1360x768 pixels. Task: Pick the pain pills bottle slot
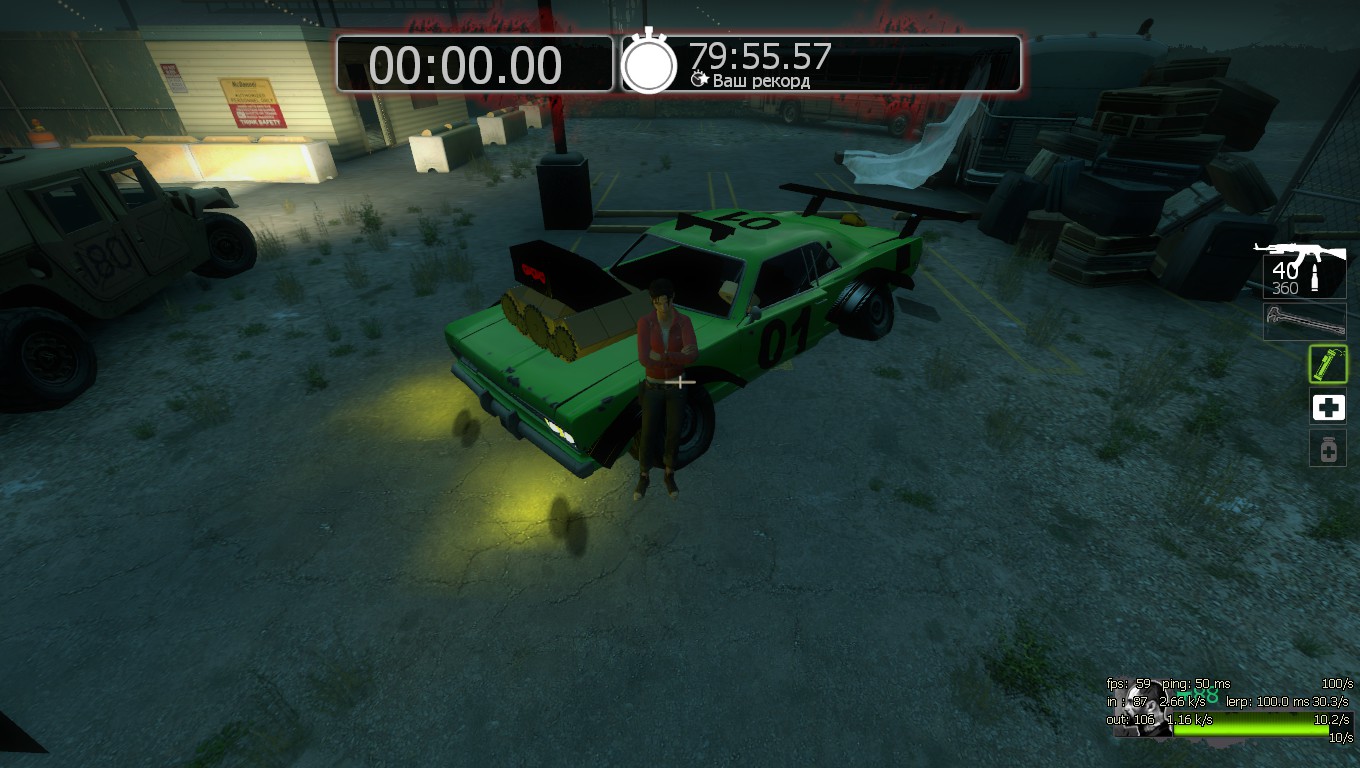(1328, 449)
